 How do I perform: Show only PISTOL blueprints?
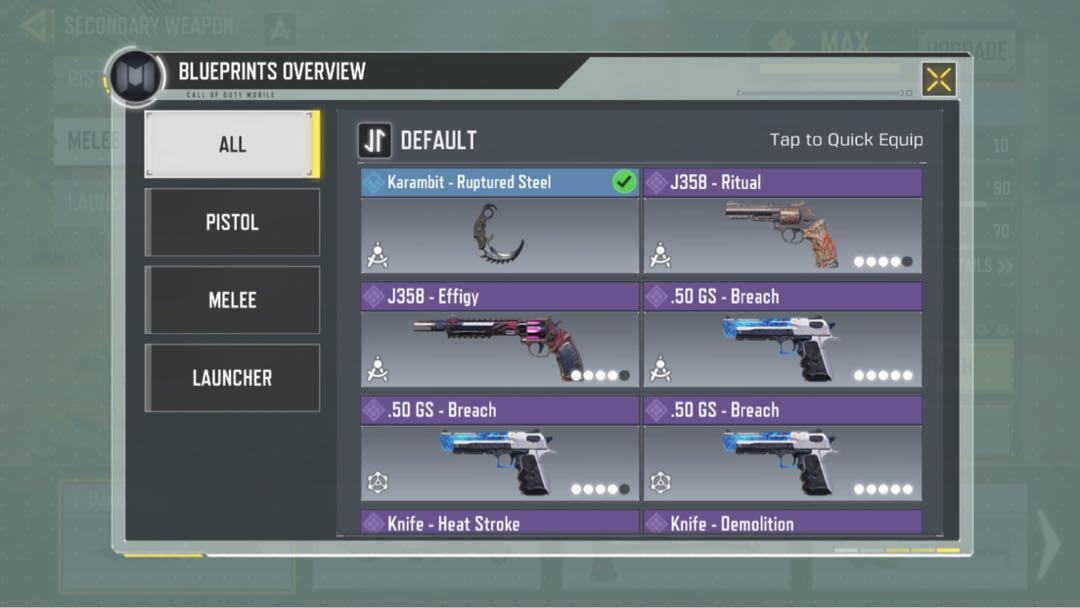(x=232, y=222)
